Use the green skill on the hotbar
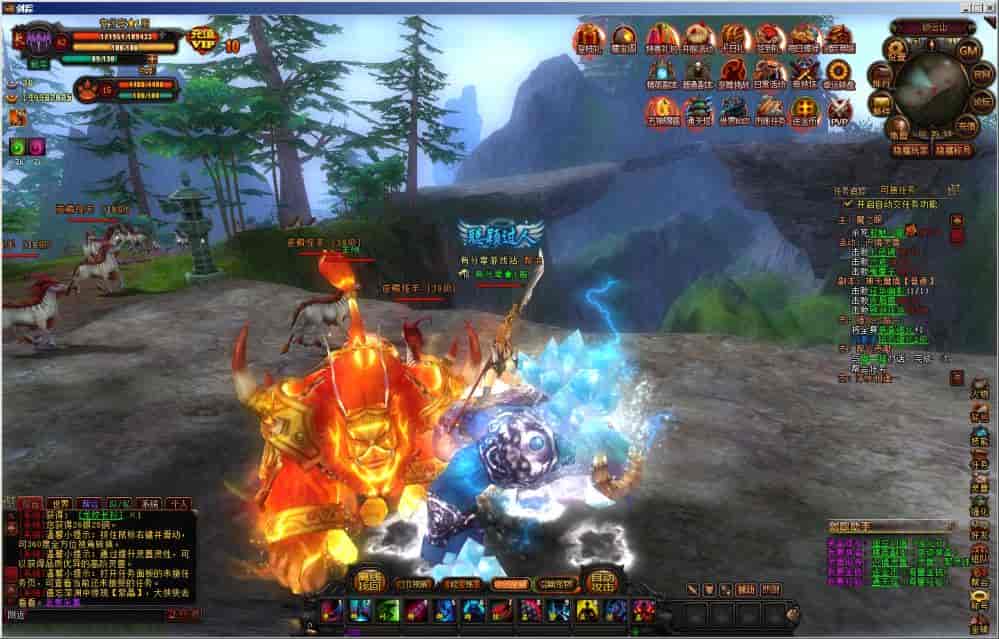The height and width of the screenshot is (639, 999). pos(386,610)
